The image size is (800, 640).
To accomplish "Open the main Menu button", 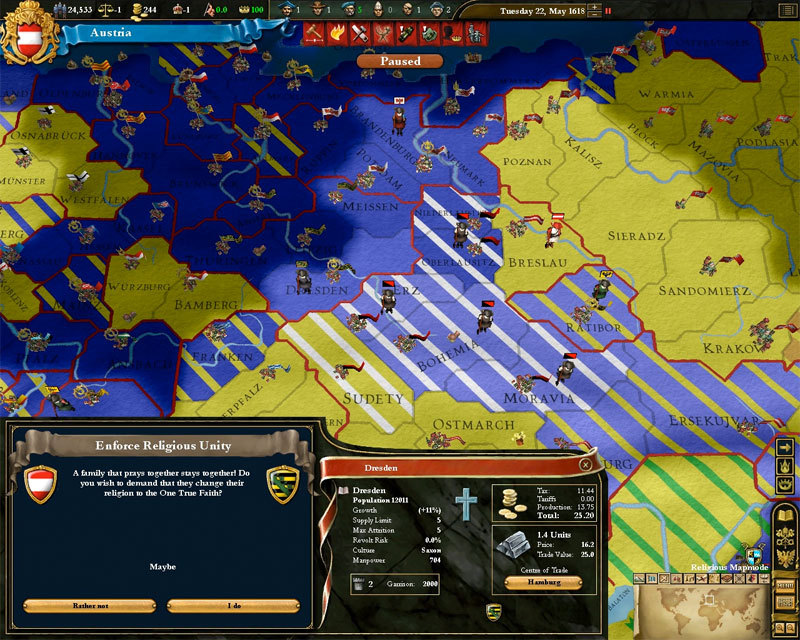I will (x=786, y=585).
